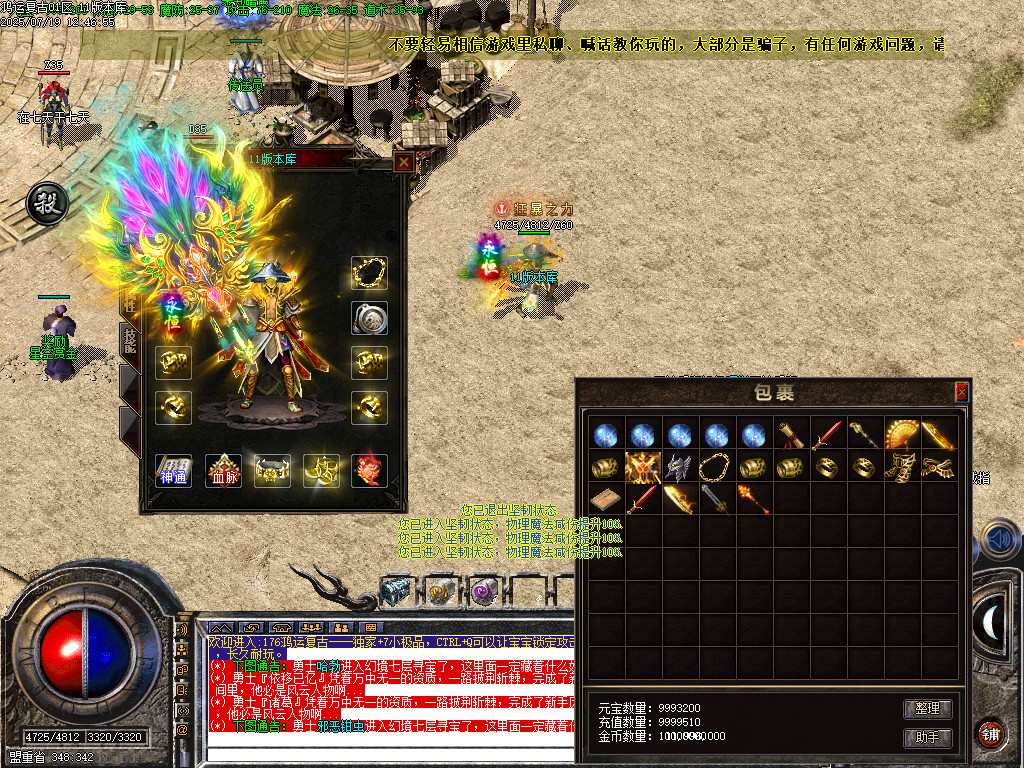1024x768 pixels.
Task: Close the character equipment panel
Action: (403, 162)
